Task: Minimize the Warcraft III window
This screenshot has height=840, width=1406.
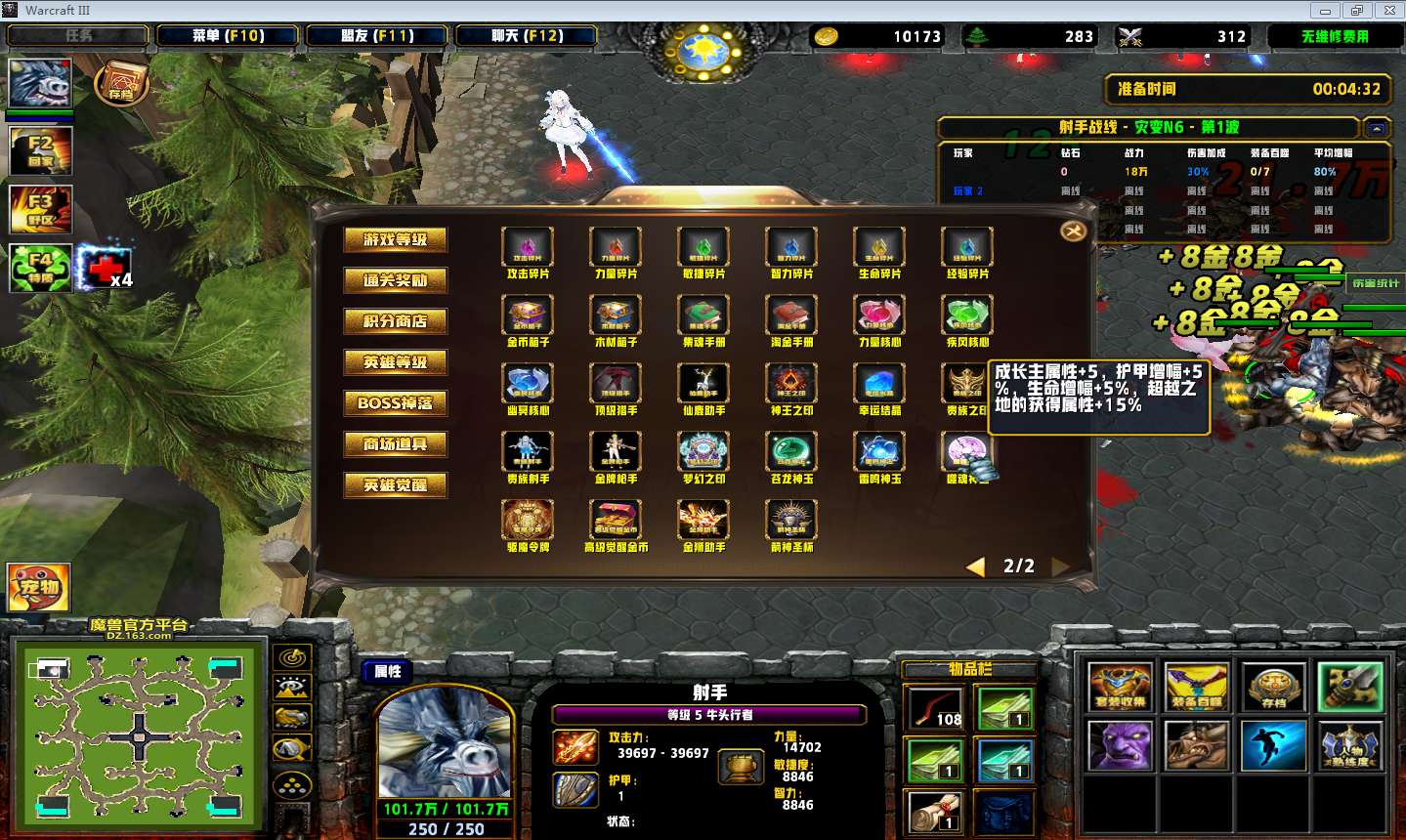Action: (x=1326, y=11)
